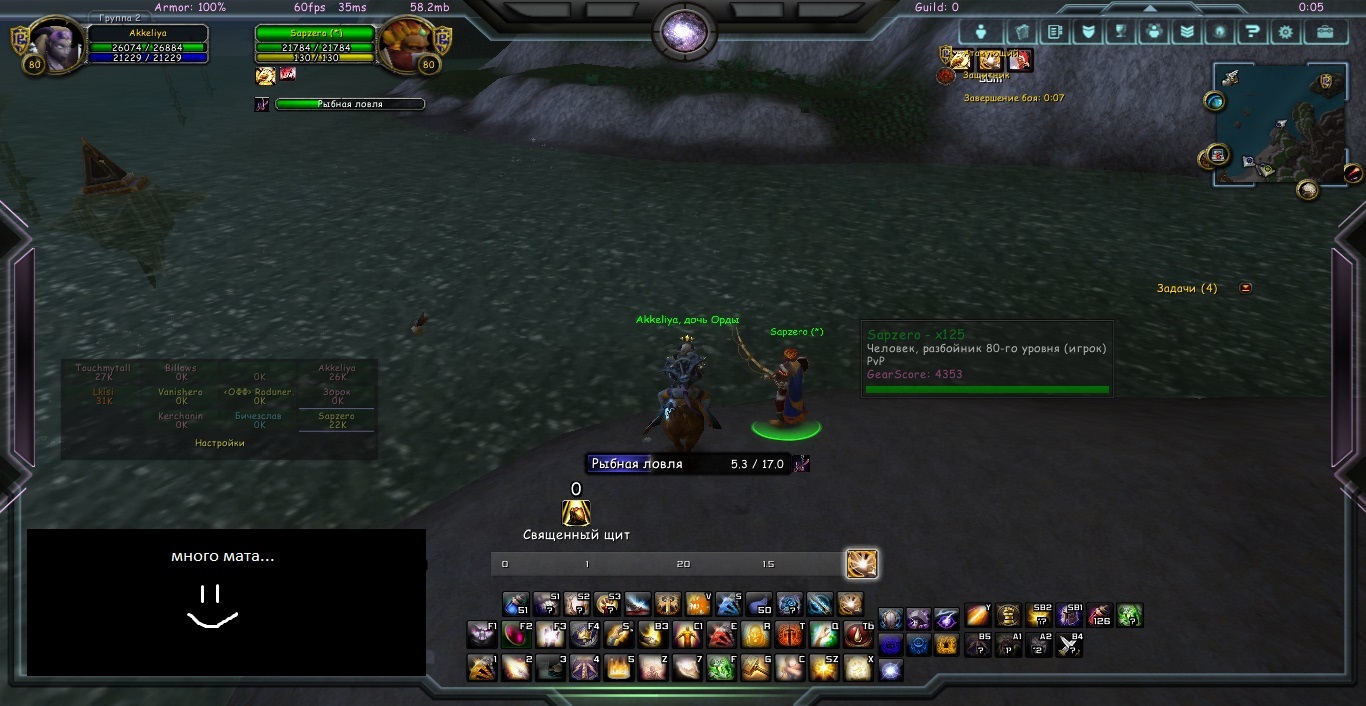Open the character info micro-menu button

(x=981, y=32)
